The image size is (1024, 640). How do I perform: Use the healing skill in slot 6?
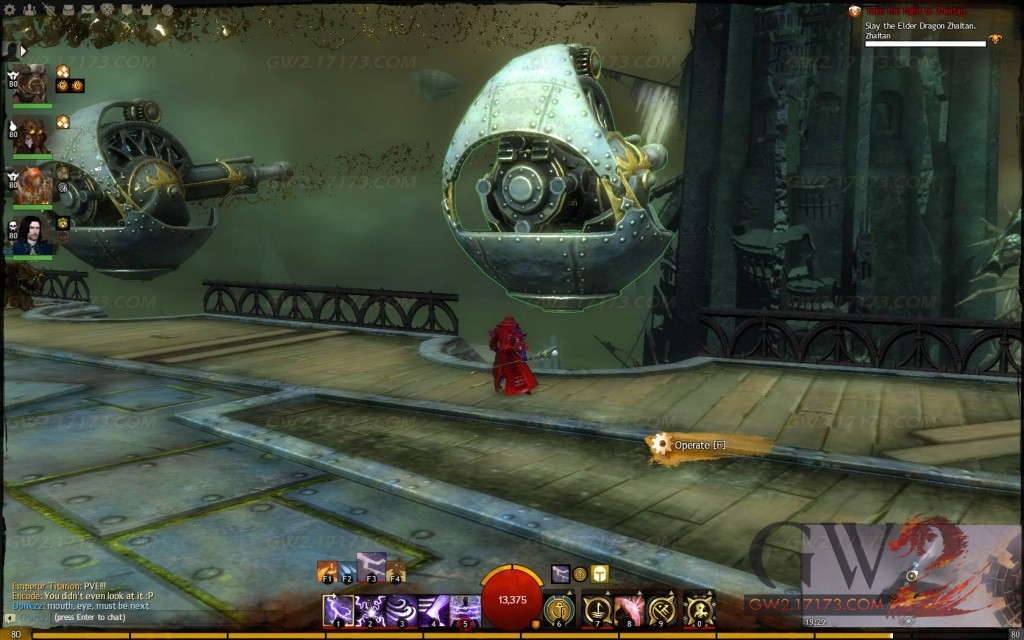point(559,610)
